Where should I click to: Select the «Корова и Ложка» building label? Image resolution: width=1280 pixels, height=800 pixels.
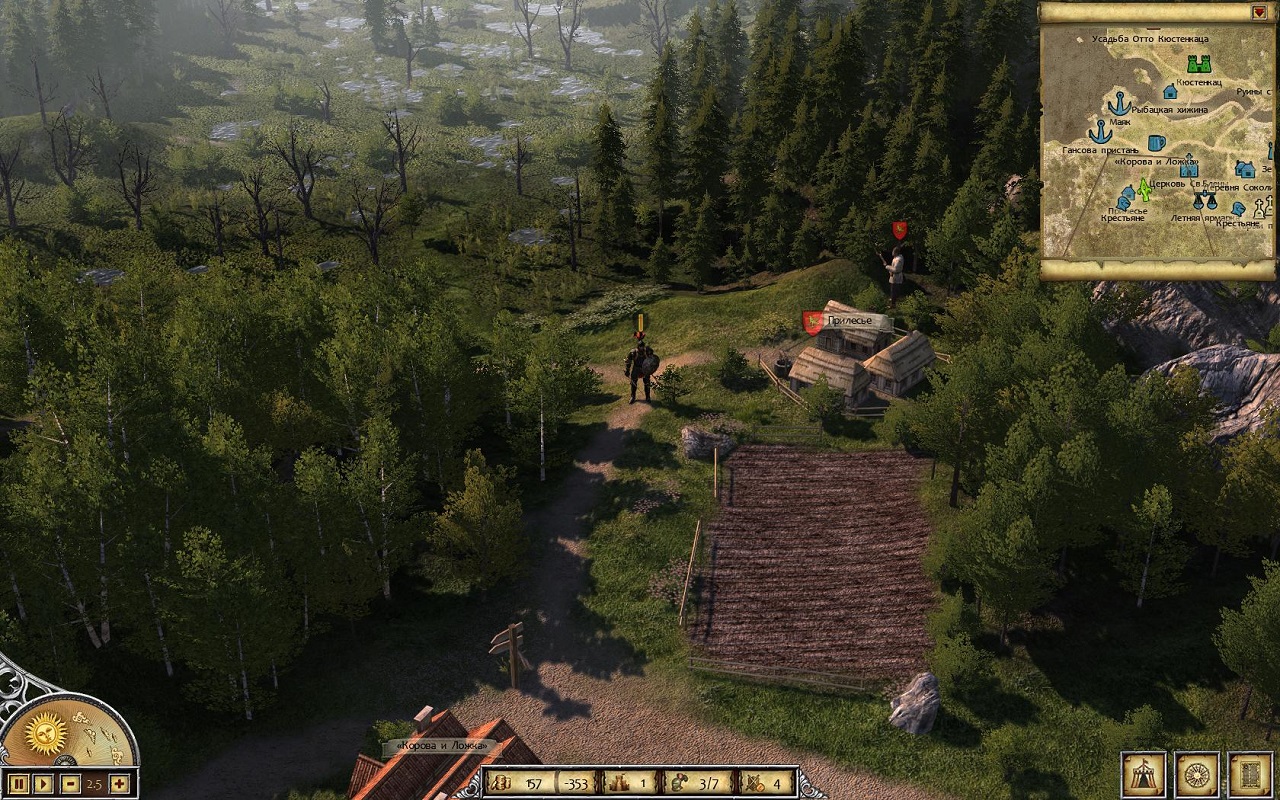(x=440, y=746)
